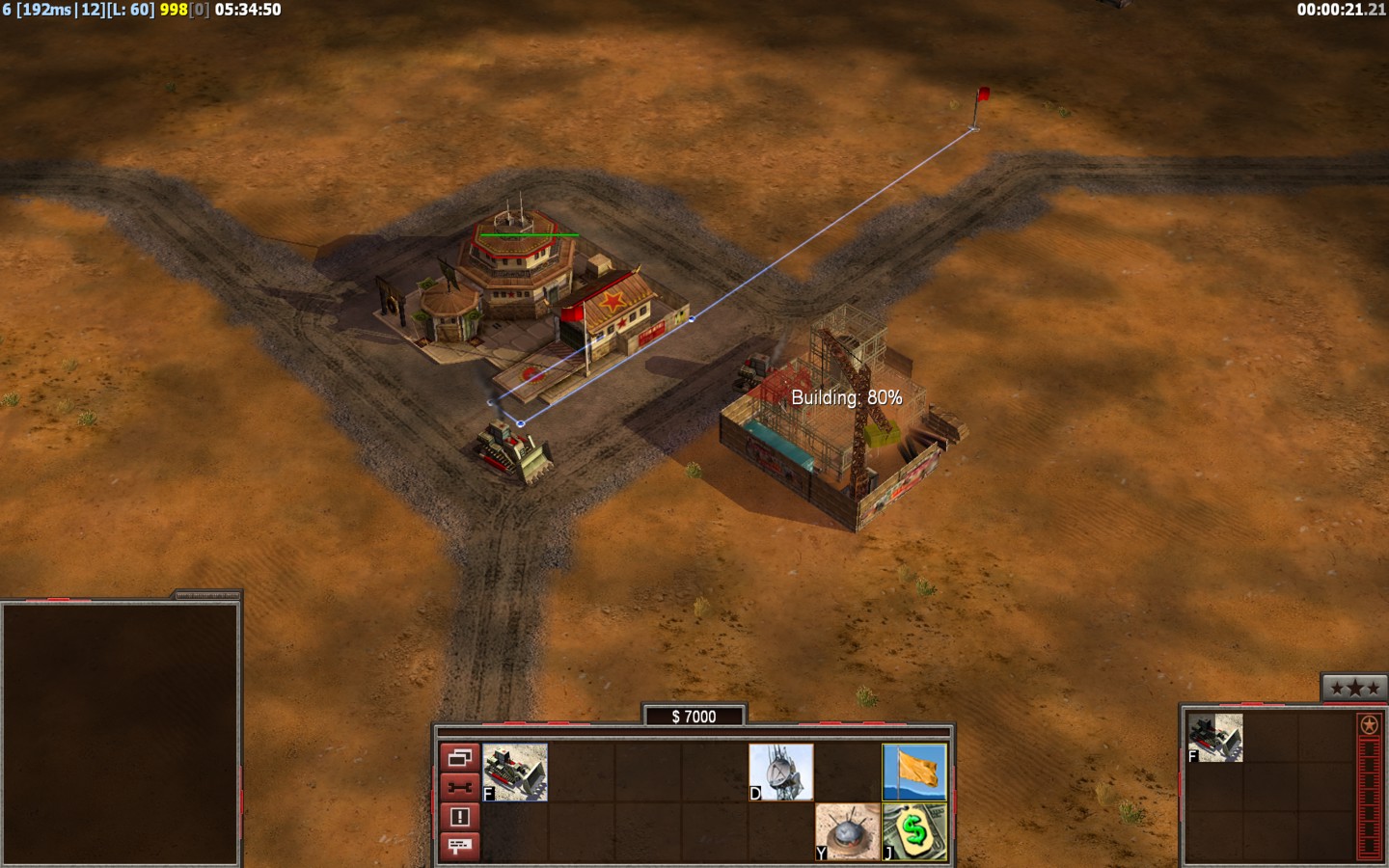Click the orange flag command icon
Viewport: 1389px width, 868px height.
[914, 772]
